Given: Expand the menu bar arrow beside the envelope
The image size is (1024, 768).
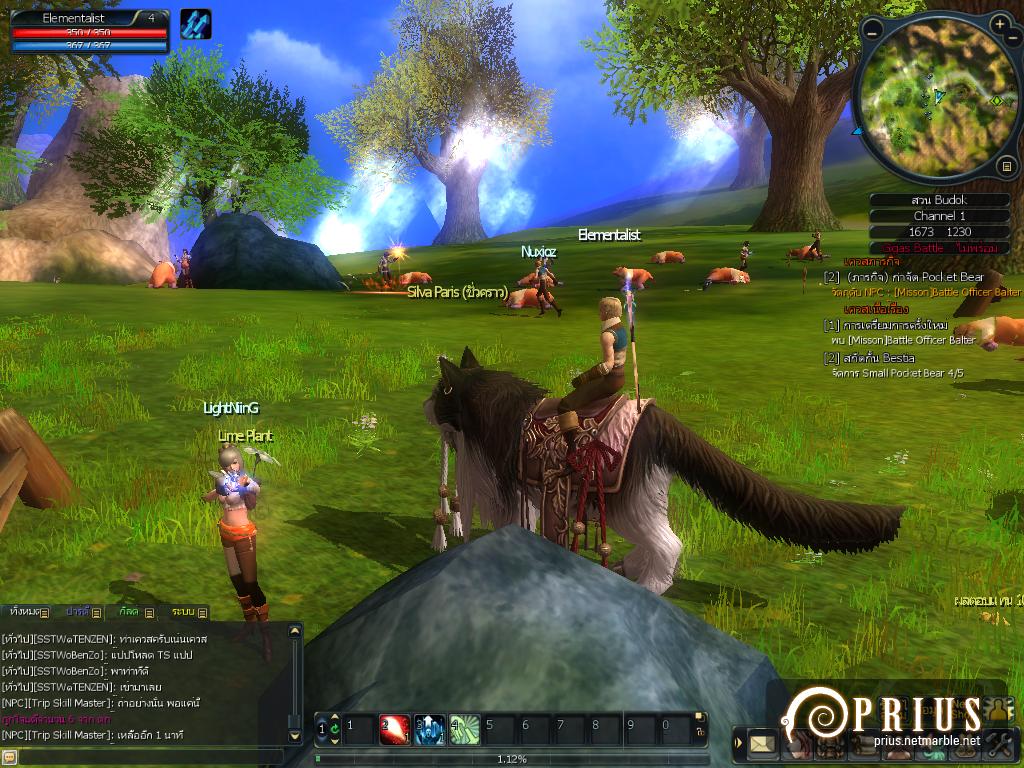Looking at the screenshot, I should 739,743.
